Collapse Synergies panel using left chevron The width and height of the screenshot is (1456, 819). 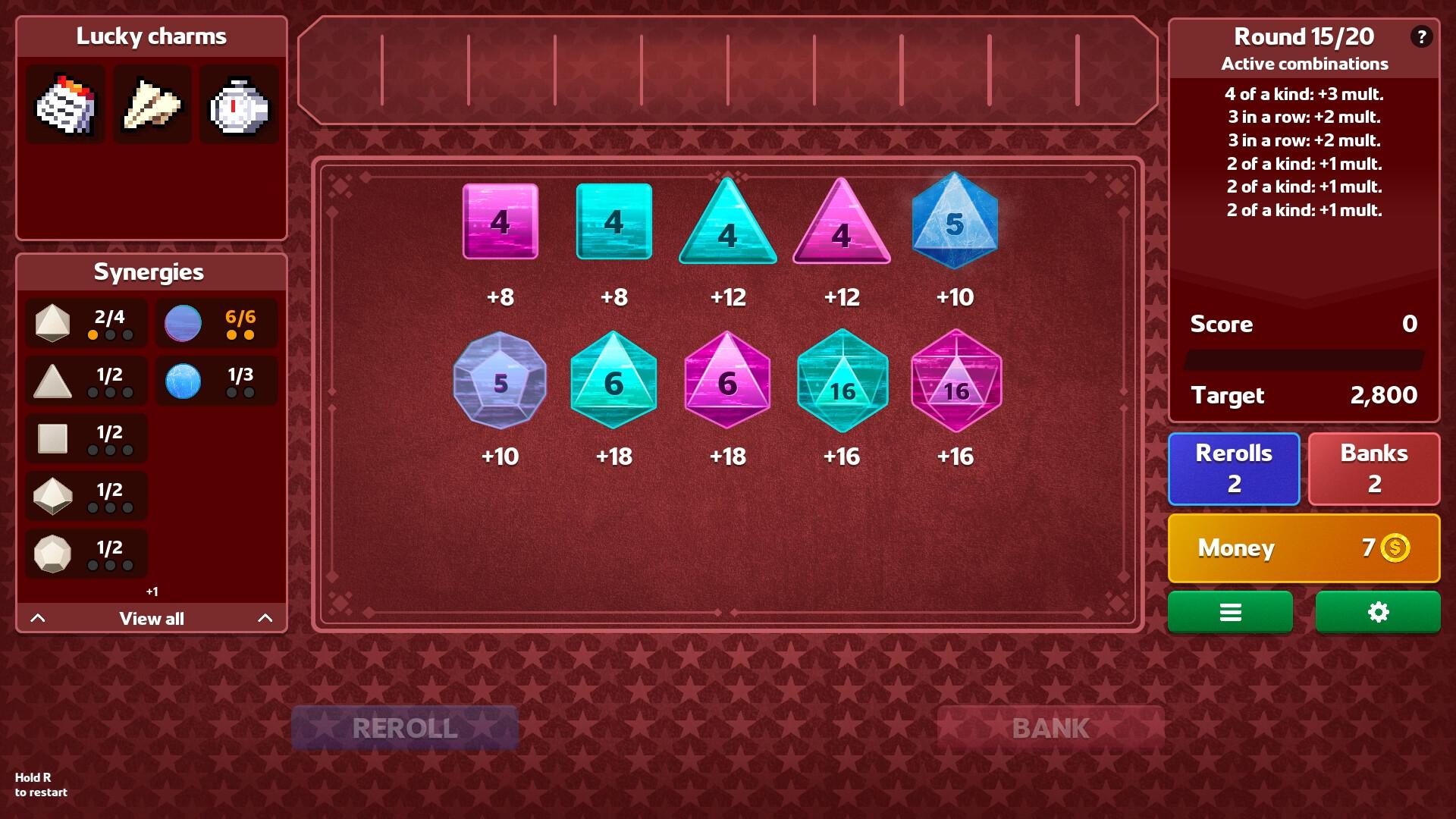coord(39,618)
